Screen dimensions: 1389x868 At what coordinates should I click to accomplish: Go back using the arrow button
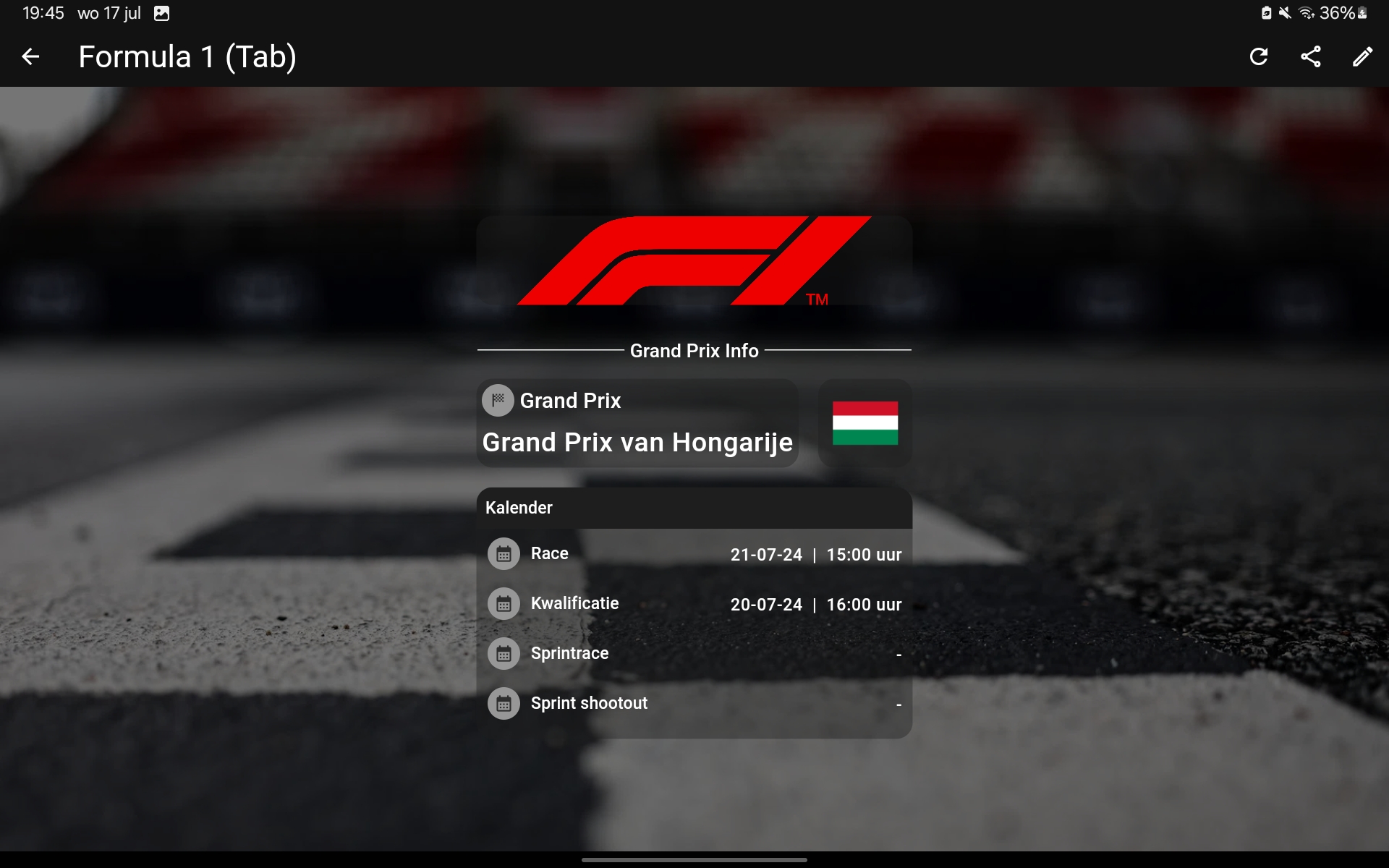[30, 56]
